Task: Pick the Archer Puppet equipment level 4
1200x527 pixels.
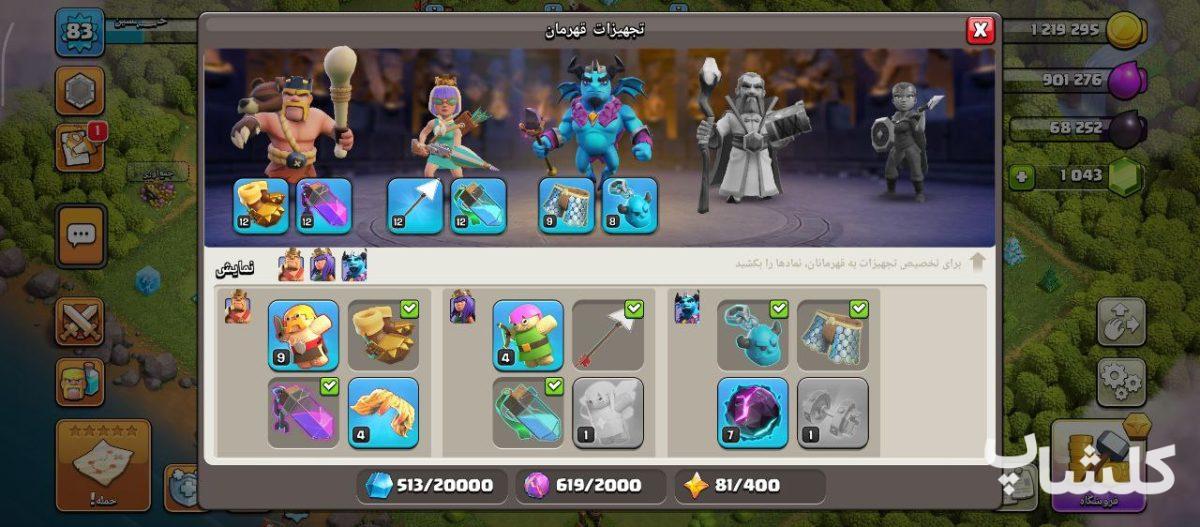Action: pyautogui.click(x=528, y=335)
